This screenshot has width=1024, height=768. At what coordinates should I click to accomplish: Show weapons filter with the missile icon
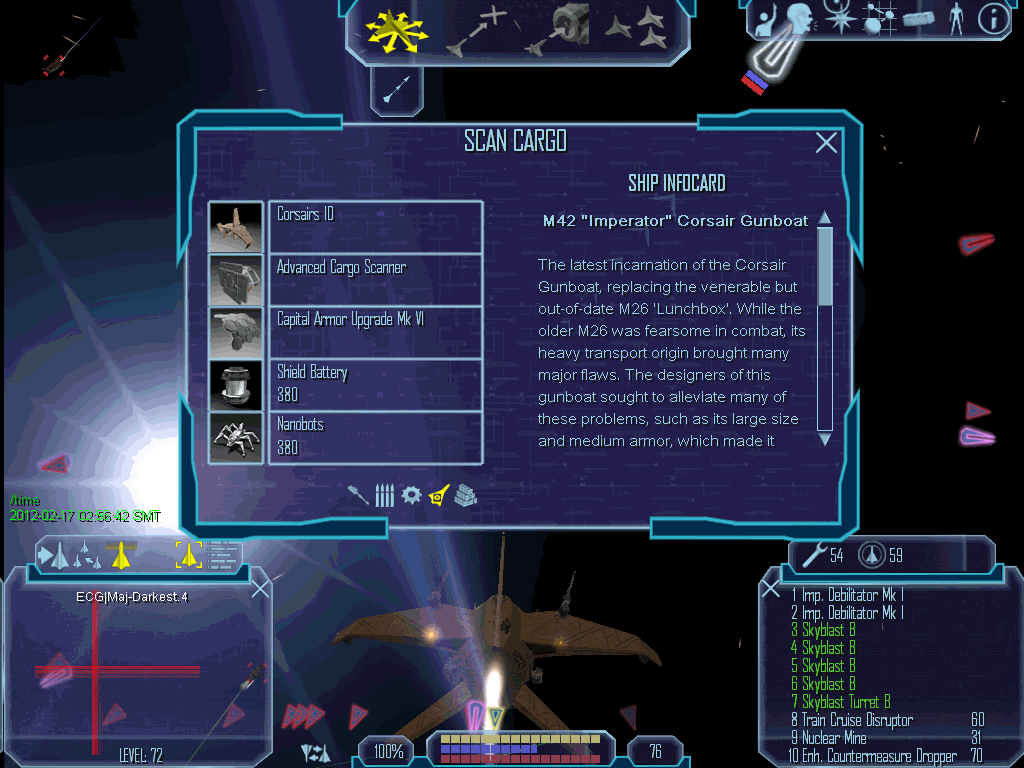360,494
